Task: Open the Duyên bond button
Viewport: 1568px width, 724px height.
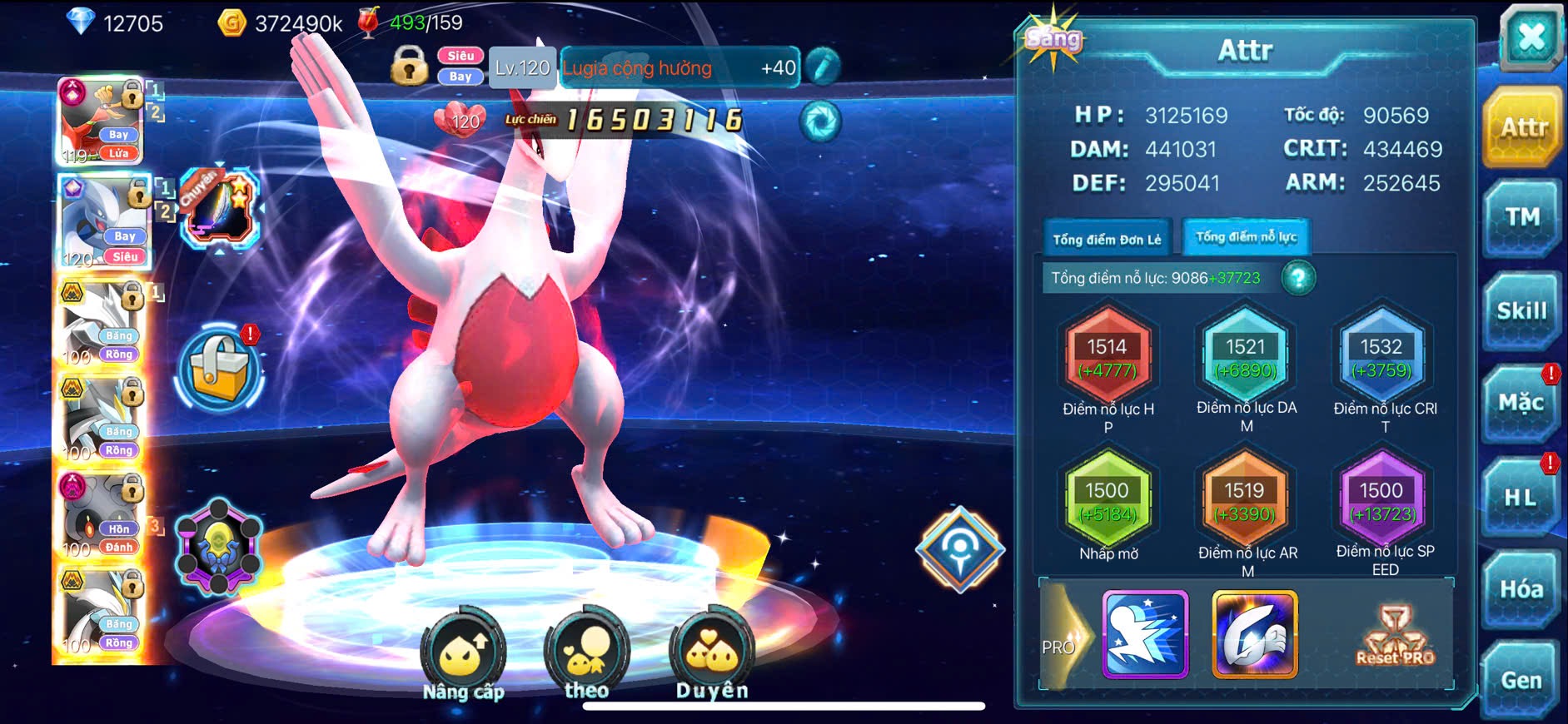Action: tap(712, 657)
